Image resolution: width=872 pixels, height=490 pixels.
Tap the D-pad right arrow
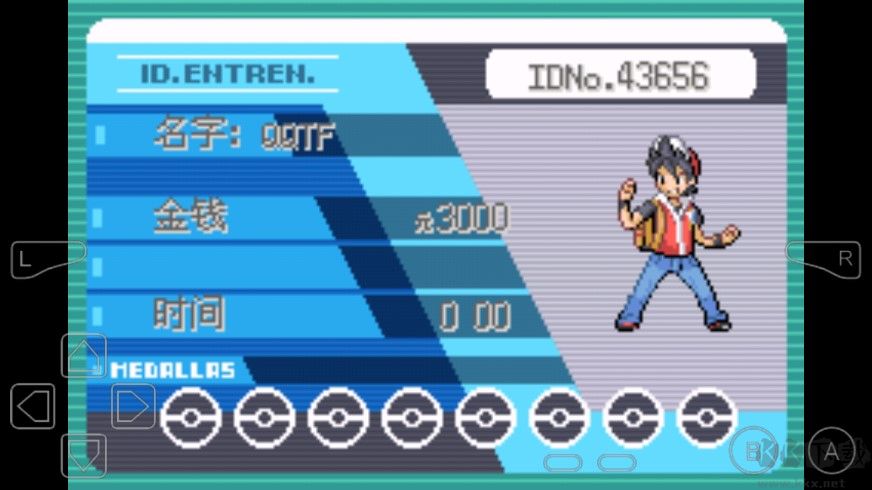pos(133,406)
